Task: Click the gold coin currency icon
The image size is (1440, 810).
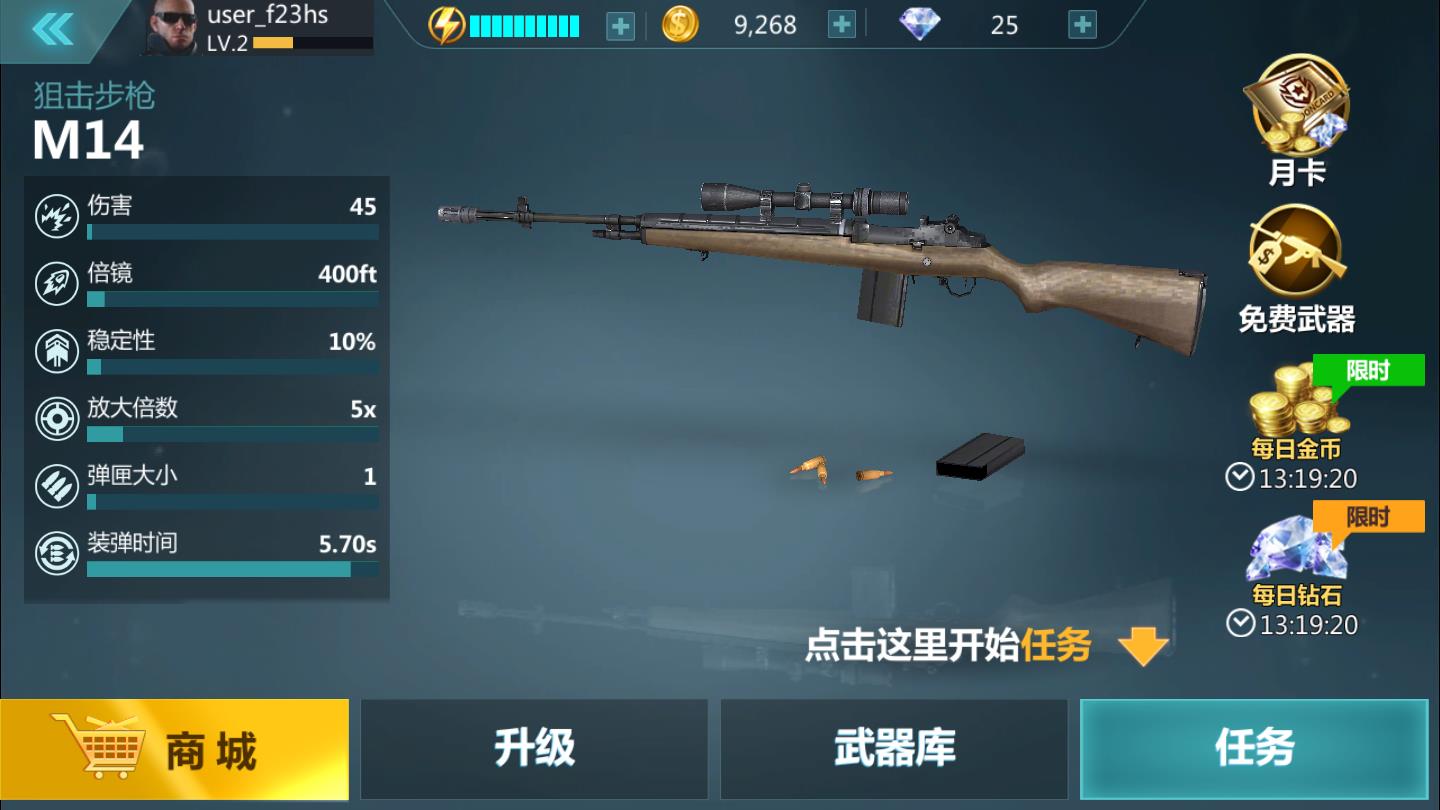Action: 679,24
